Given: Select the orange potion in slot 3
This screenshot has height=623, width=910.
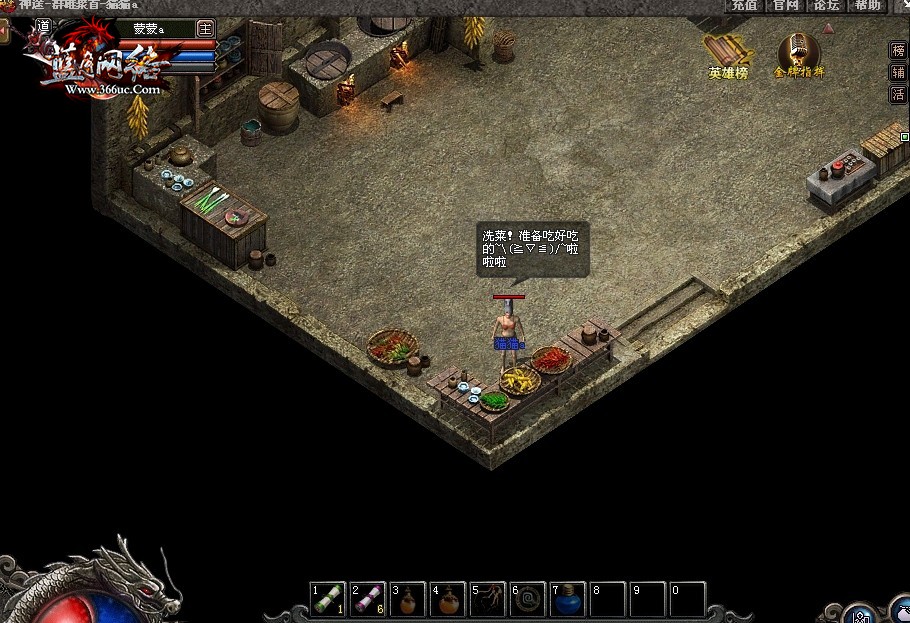Looking at the screenshot, I should coord(408,599).
